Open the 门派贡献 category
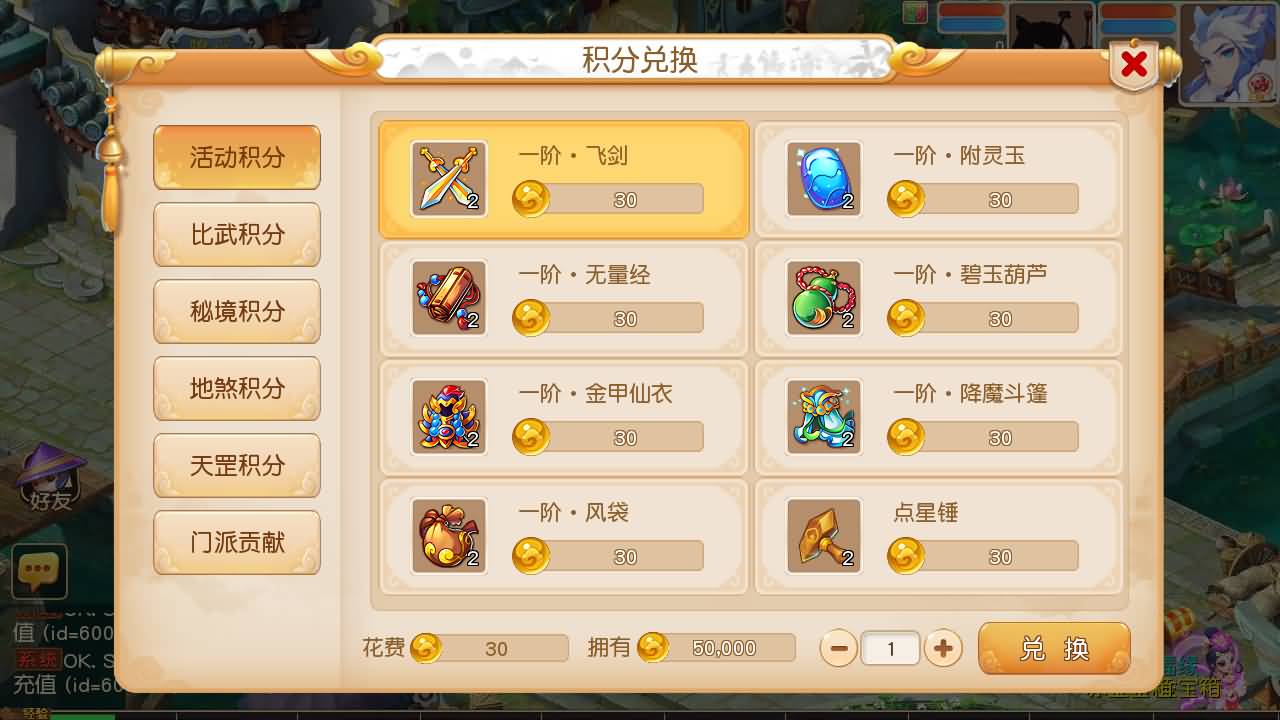The height and width of the screenshot is (720, 1280). click(x=236, y=542)
